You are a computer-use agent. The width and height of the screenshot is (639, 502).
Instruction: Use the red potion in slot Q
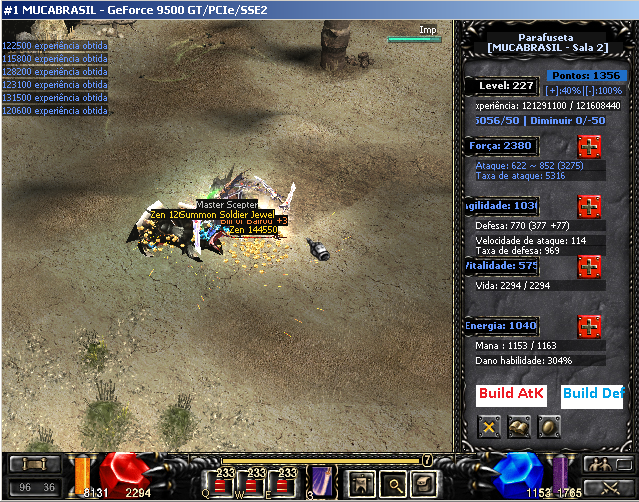(226, 481)
